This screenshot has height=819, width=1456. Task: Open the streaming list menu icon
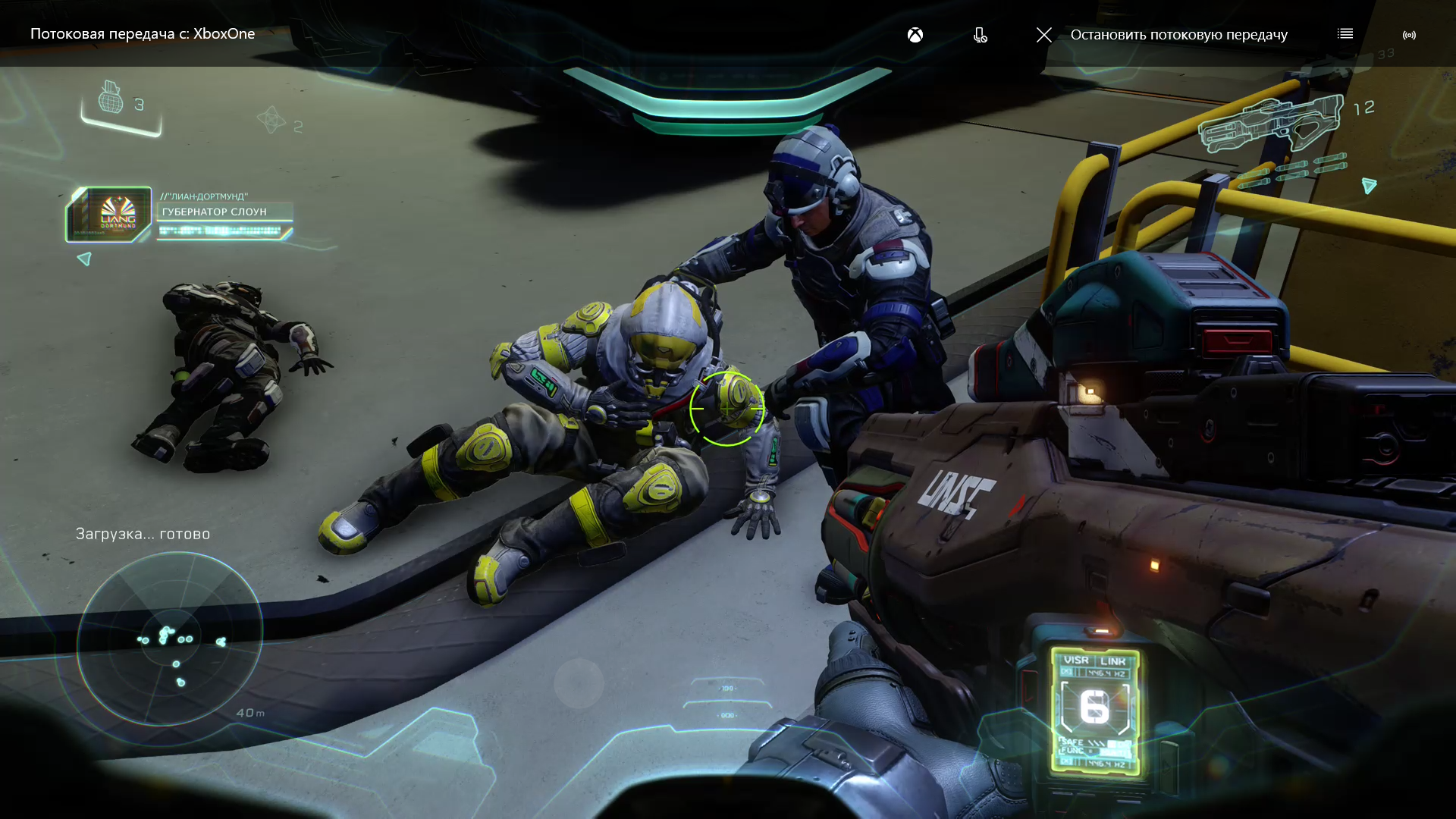pos(1345,34)
